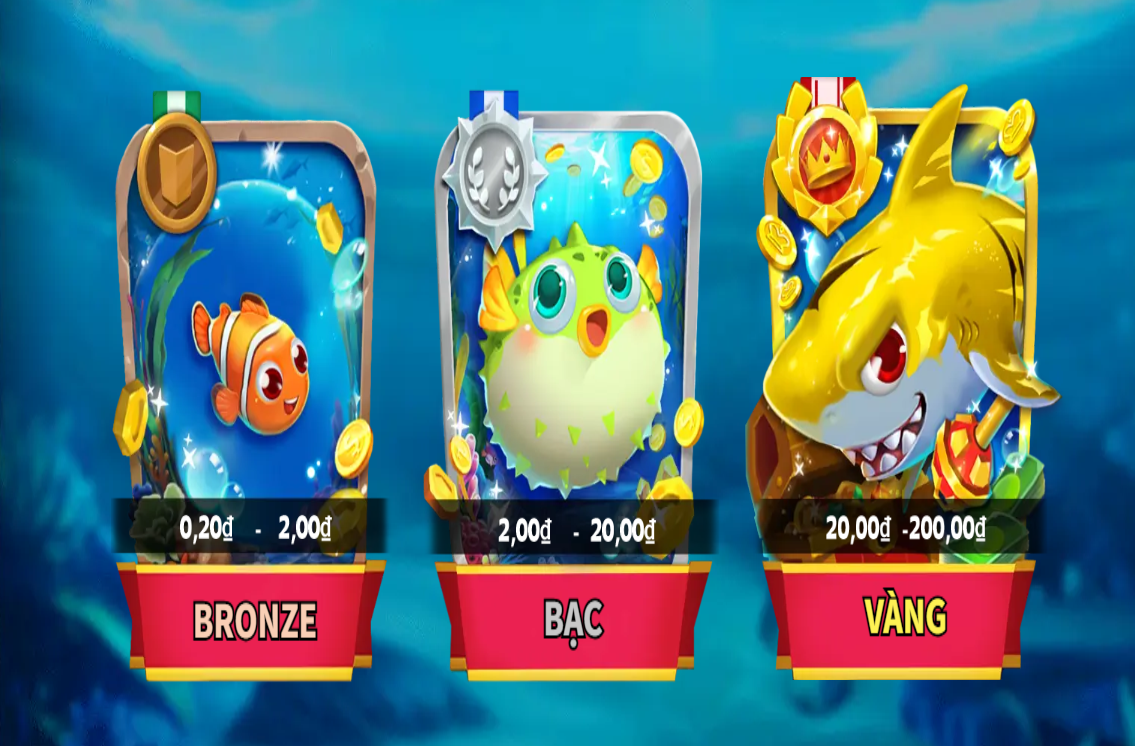
Task: Tap the red VÀNG banner button
Action: coord(903,617)
